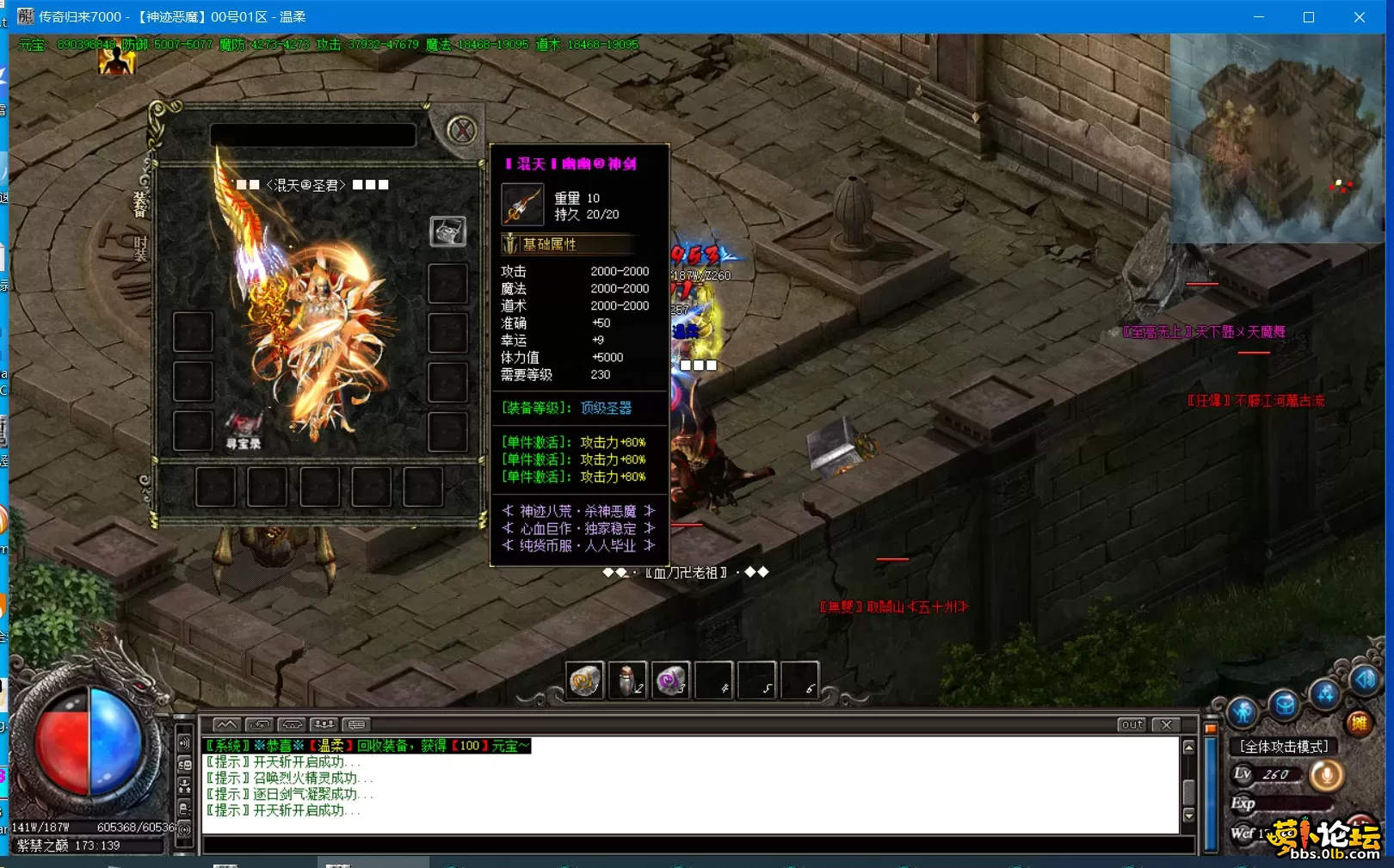Click the microphone button beside the Lv display
The width and height of the screenshot is (1394, 868).
(x=1325, y=775)
